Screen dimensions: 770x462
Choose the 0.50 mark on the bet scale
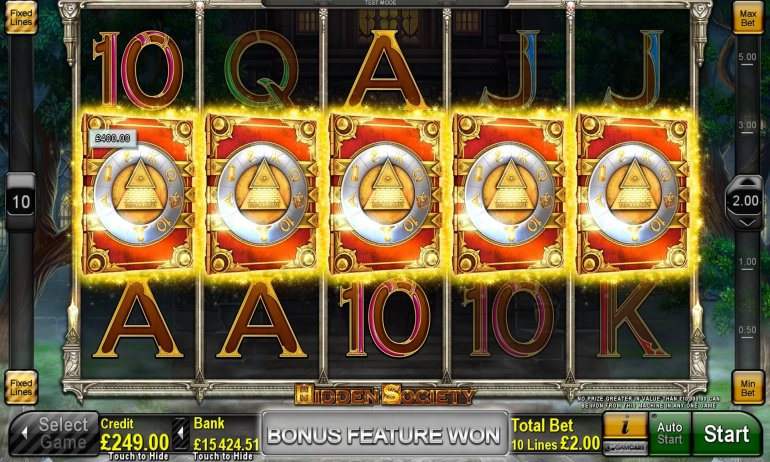click(x=746, y=329)
